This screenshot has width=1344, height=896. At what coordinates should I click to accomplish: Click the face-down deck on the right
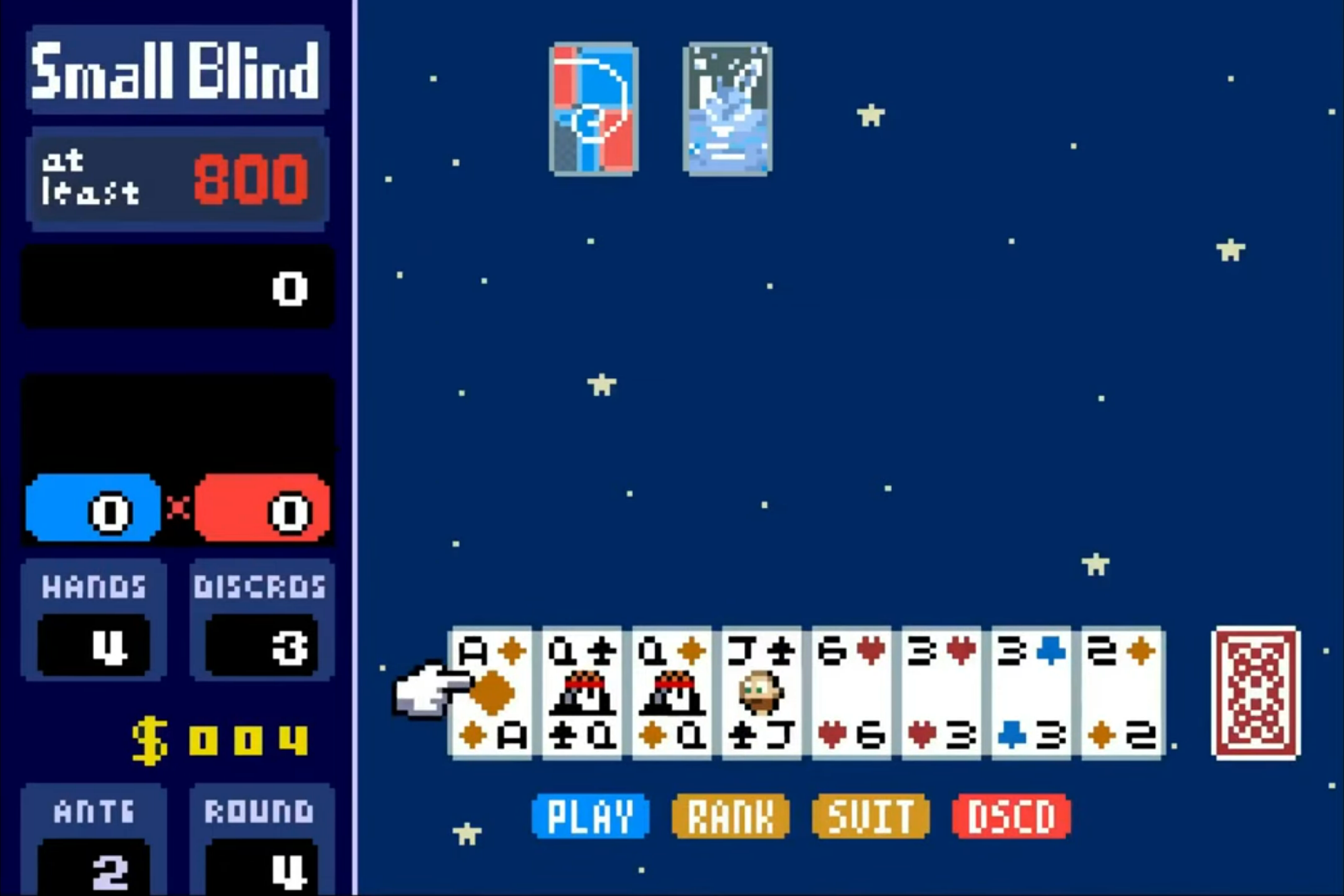click(x=1255, y=693)
